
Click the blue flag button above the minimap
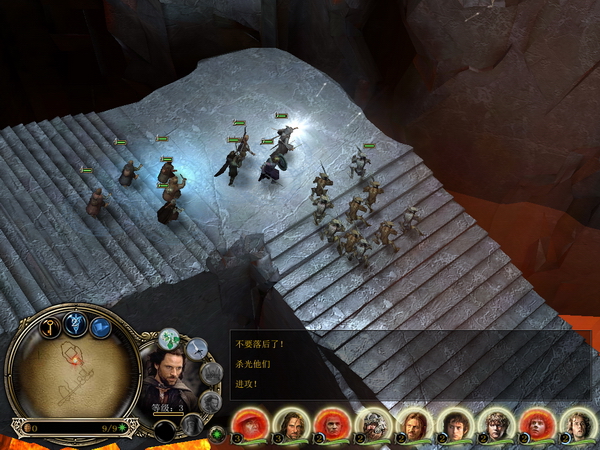[100, 327]
